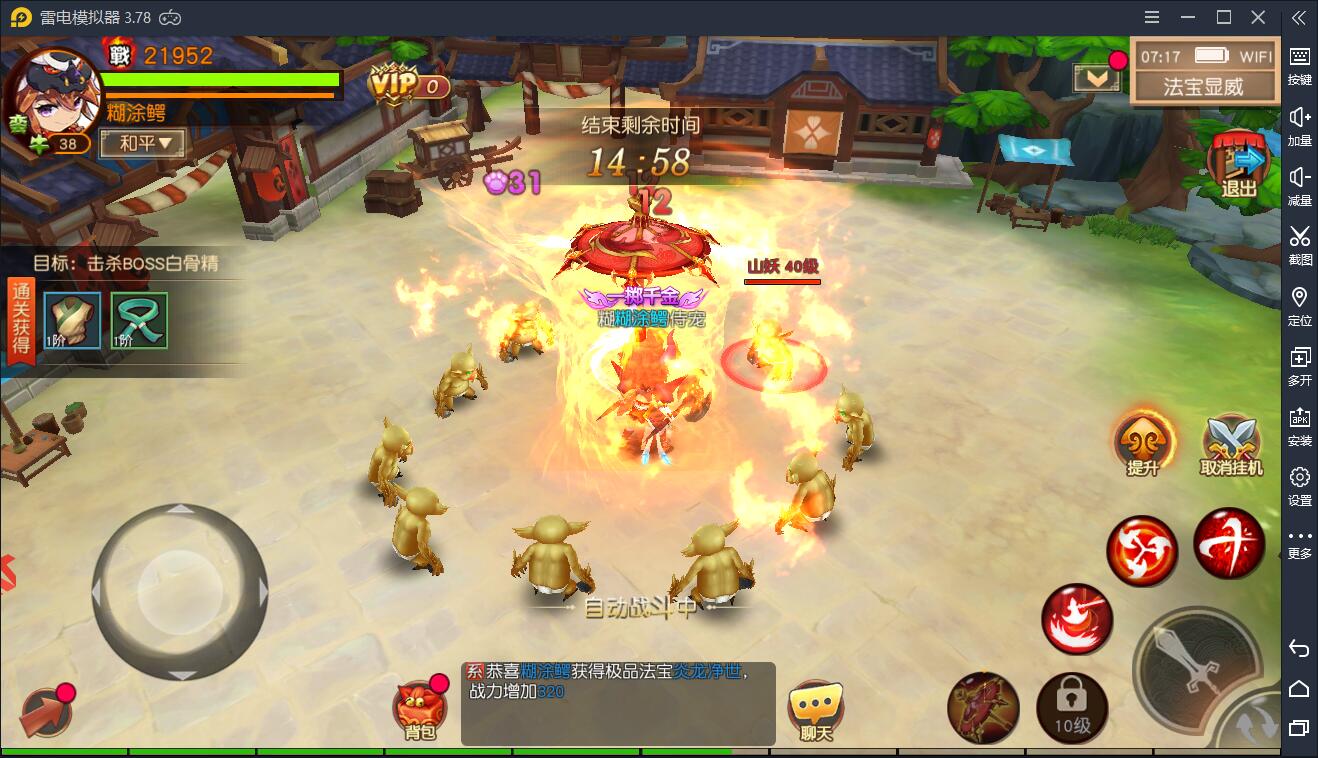Activate the spinning shuriken skill
This screenshot has width=1318, height=758.
(x=1142, y=551)
